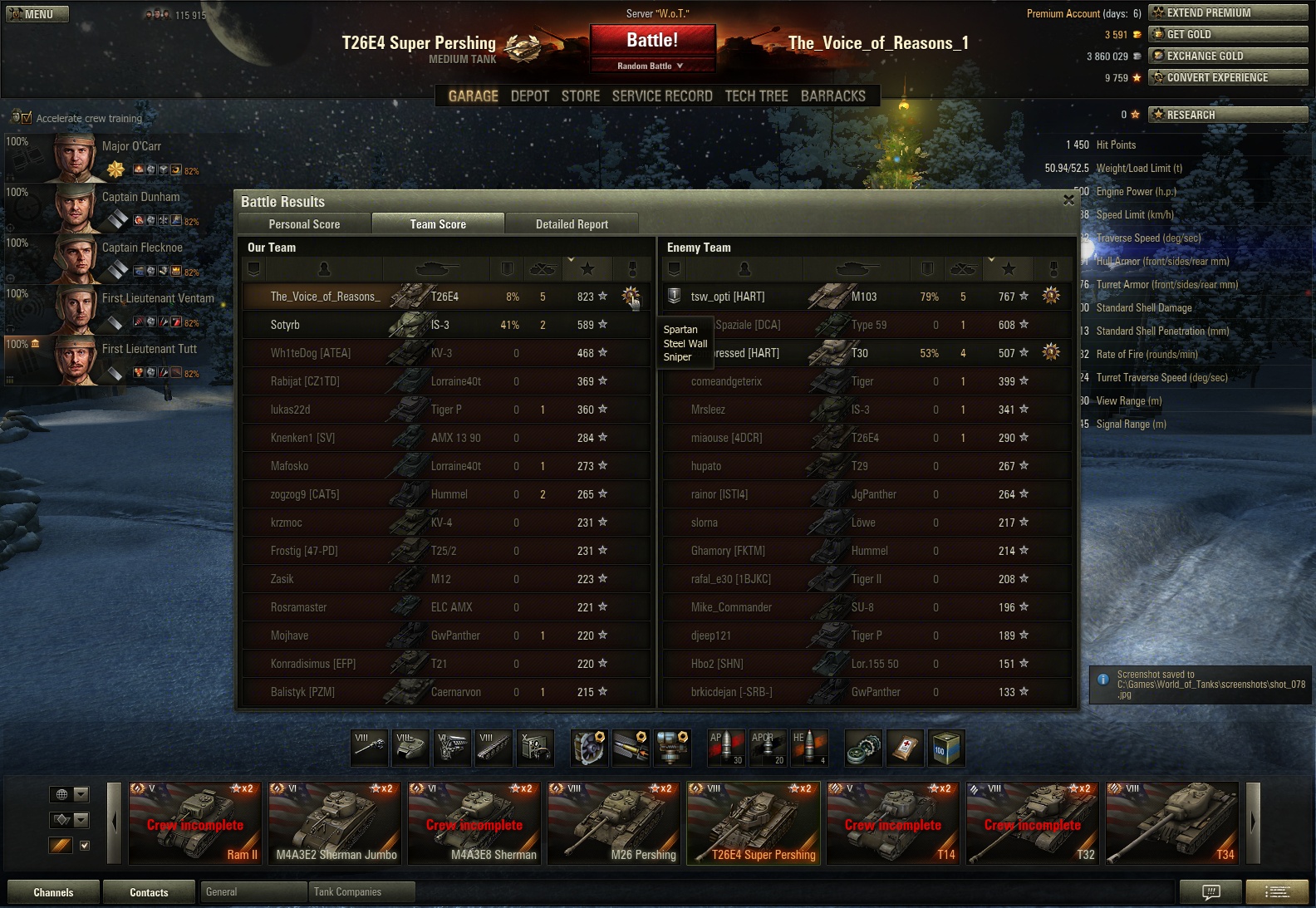Open the Tech Tree section
This screenshot has height=908, width=1316.
(x=756, y=96)
